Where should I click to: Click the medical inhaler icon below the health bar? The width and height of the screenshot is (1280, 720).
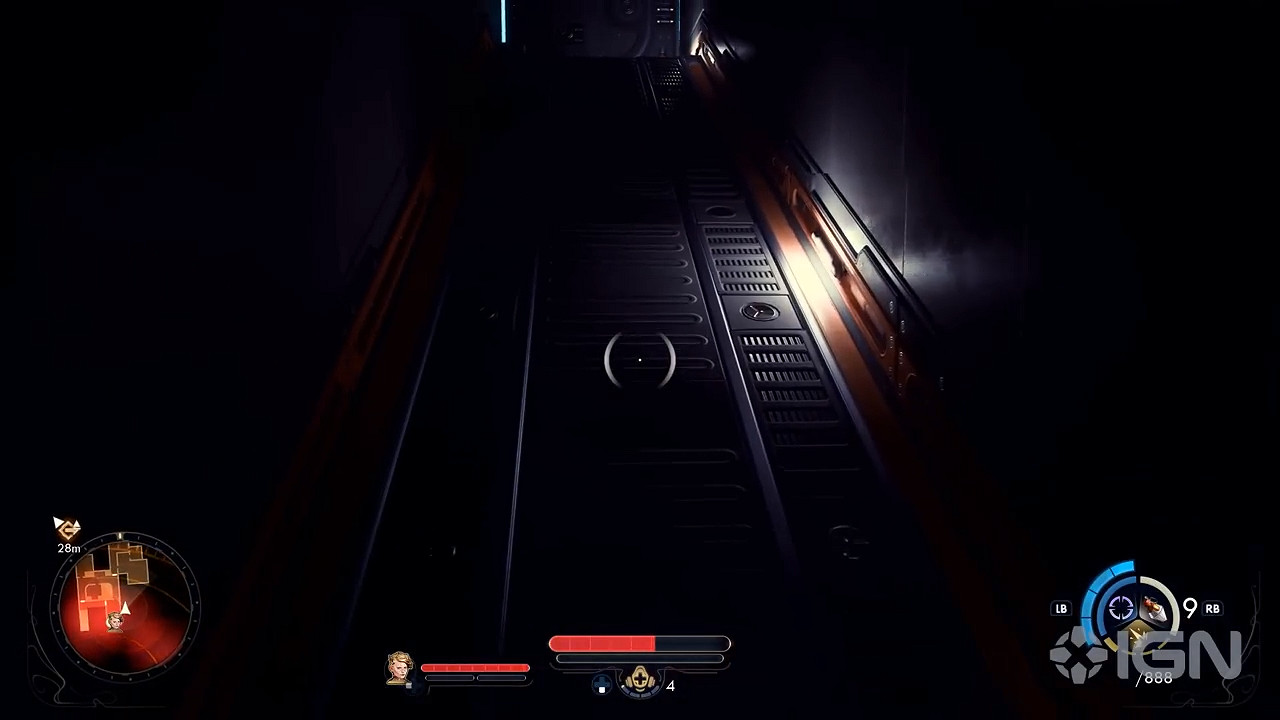pos(640,681)
